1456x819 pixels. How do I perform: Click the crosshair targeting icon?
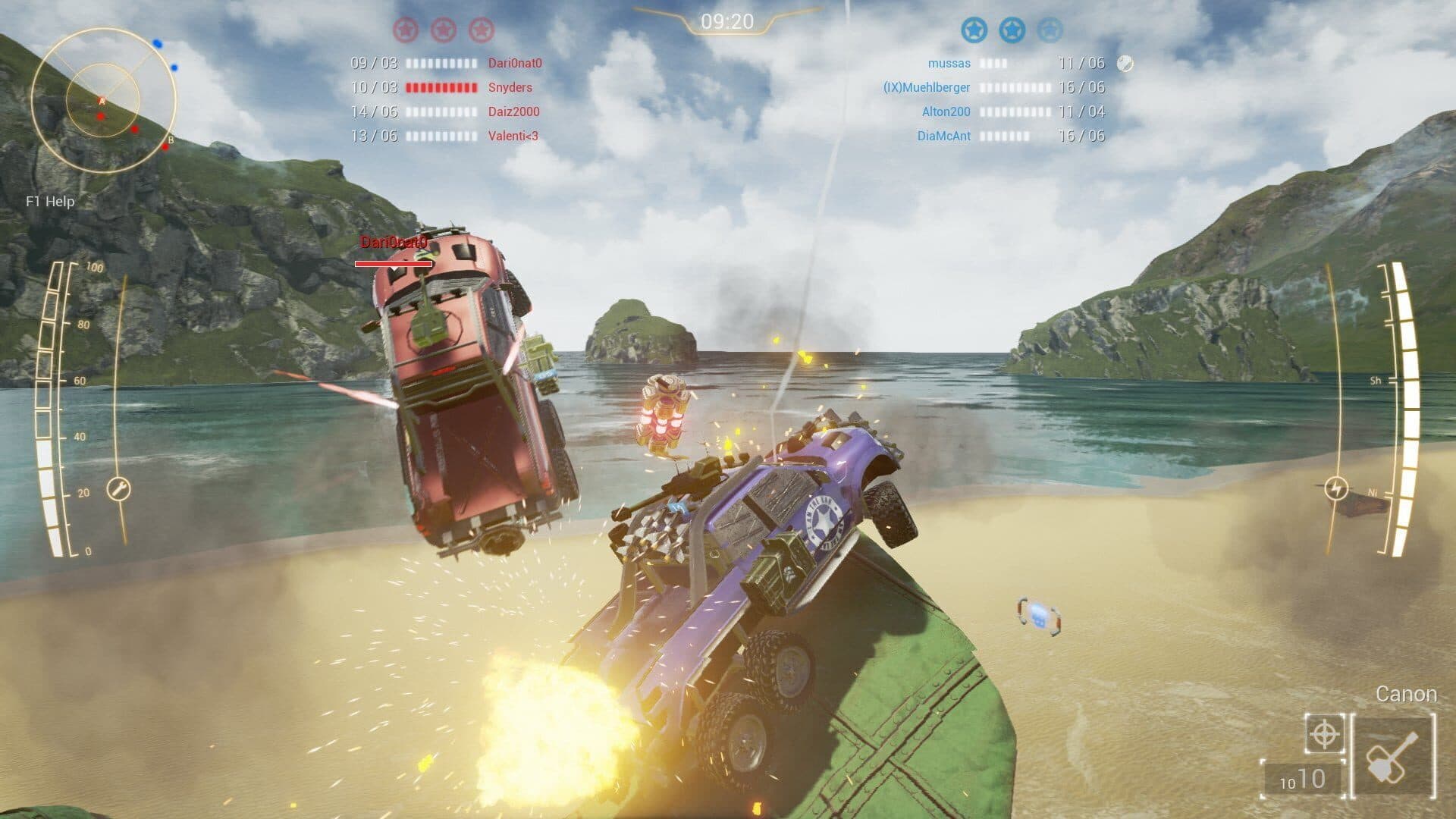tap(1324, 734)
